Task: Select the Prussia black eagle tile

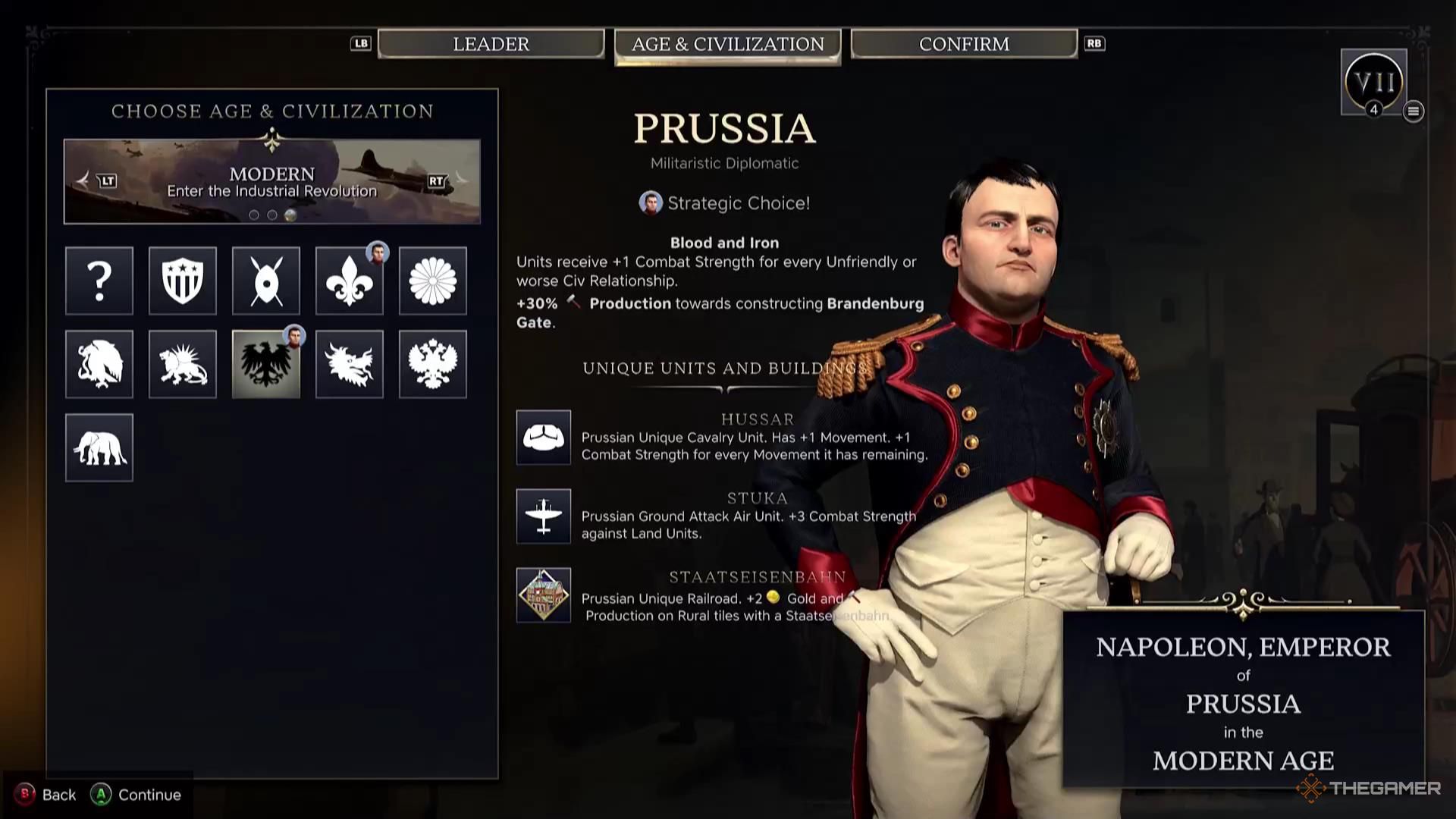Action: click(x=266, y=364)
